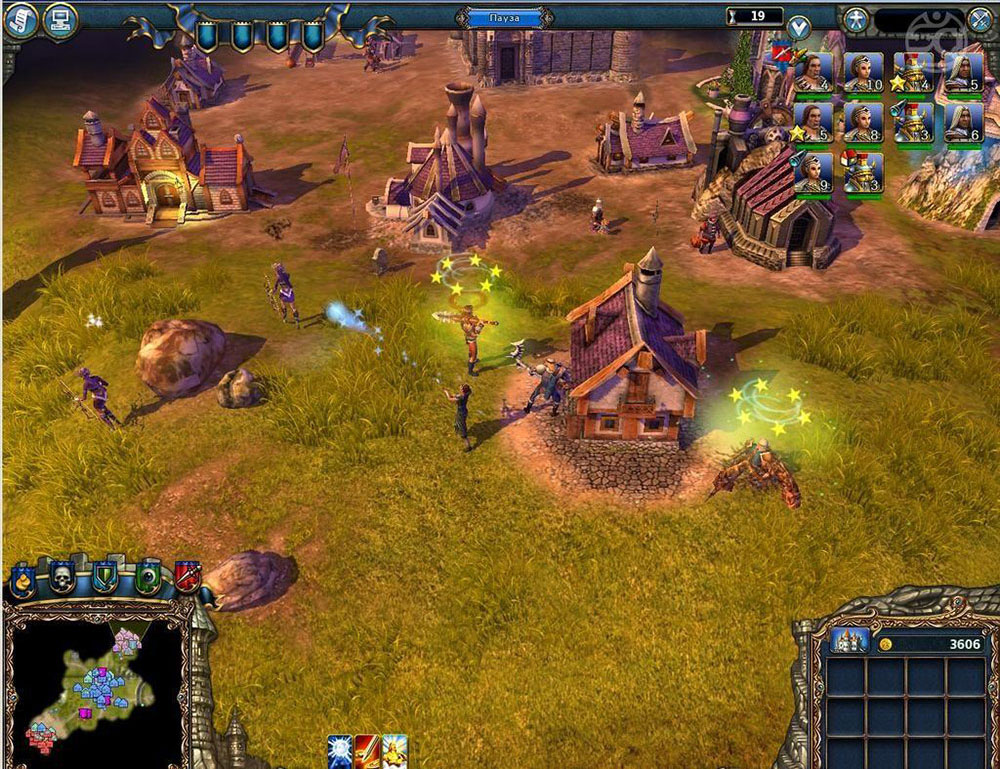Collapse the hero list with the arrow button

click(x=798, y=28)
